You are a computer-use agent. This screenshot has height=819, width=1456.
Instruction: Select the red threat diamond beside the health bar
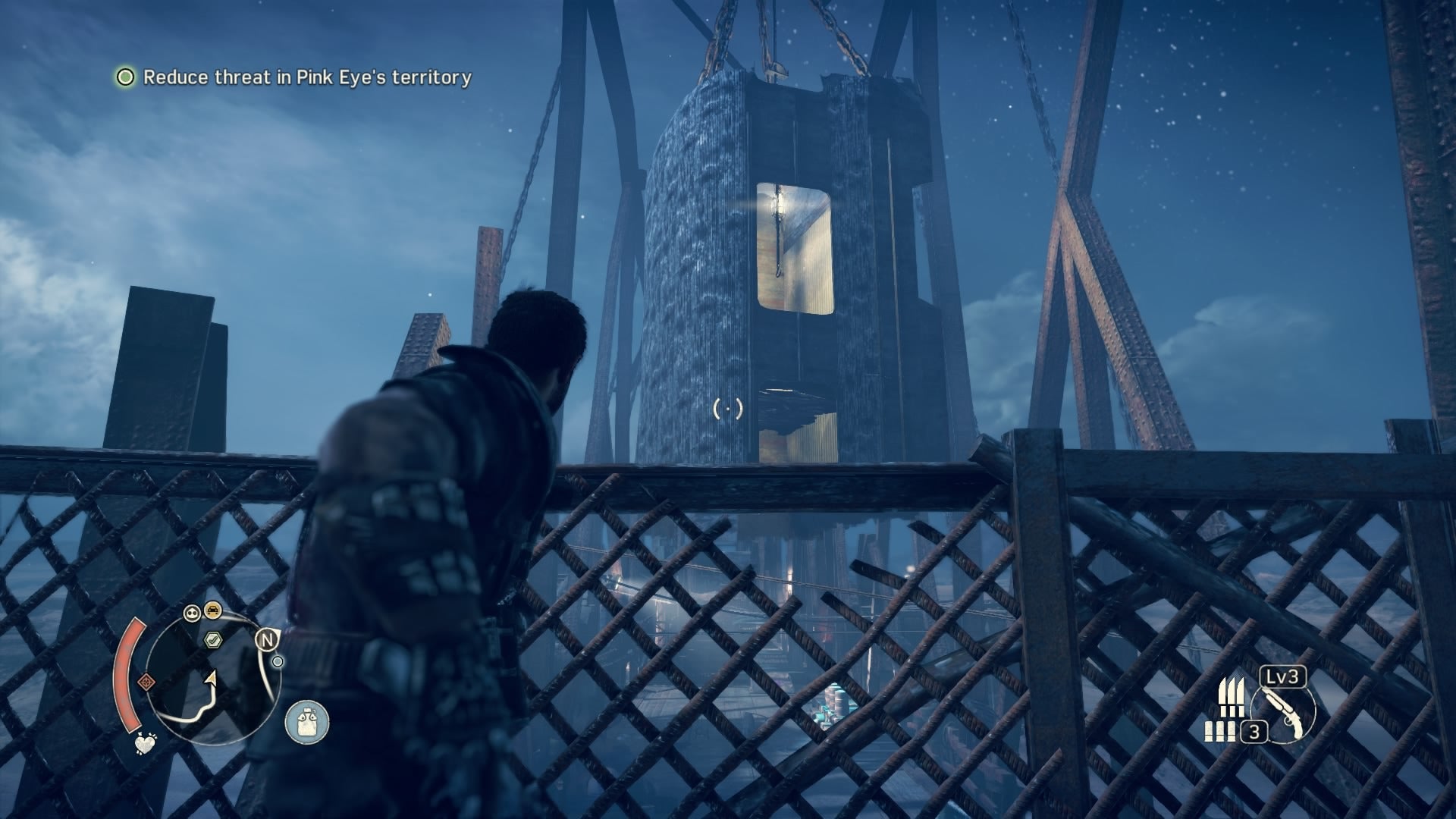[x=147, y=681]
